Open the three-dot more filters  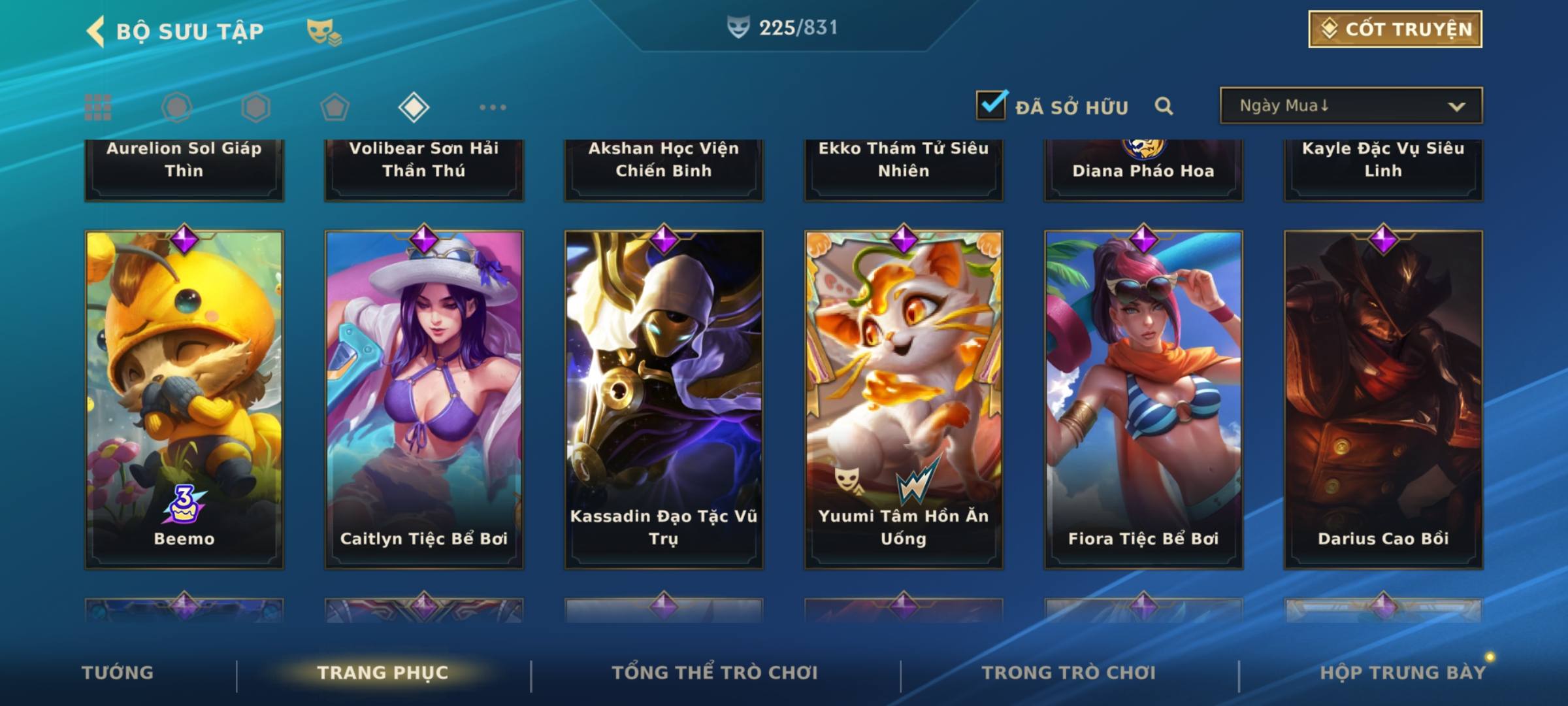pyautogui.click(x=493, y=107)
